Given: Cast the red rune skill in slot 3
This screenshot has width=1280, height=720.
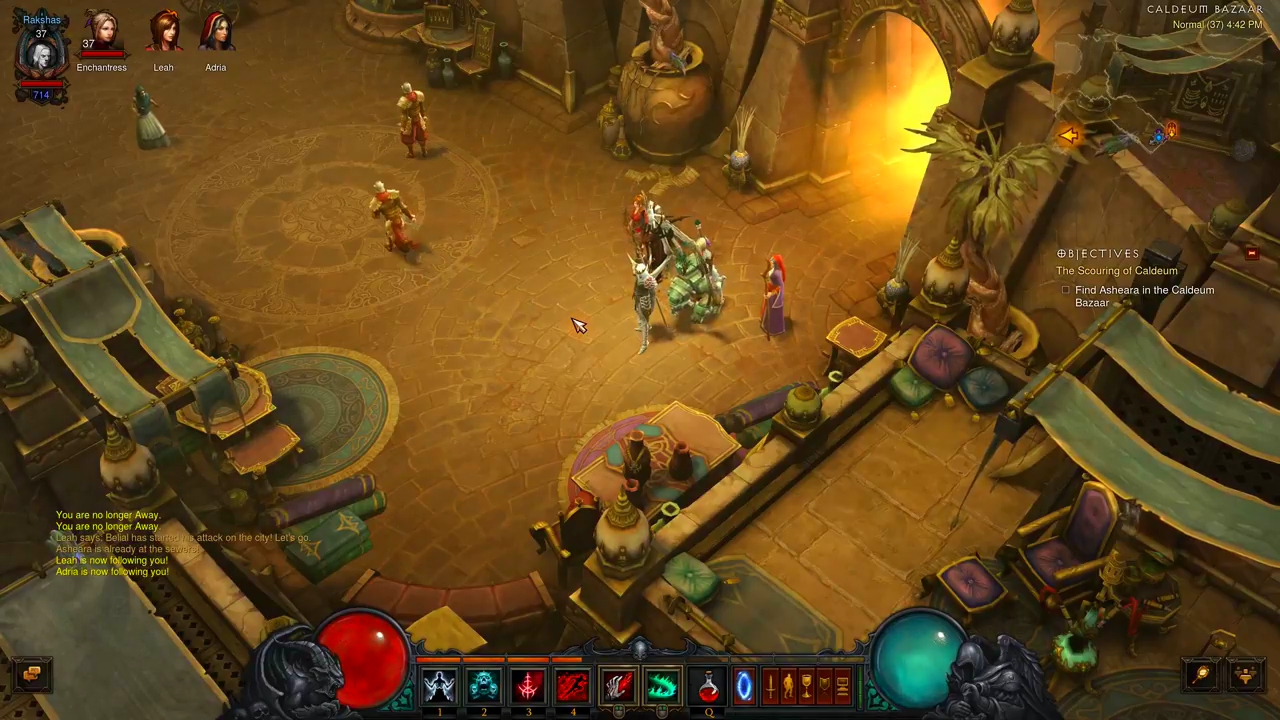Looking at the screenshot, I should click(x=528, y=686).
